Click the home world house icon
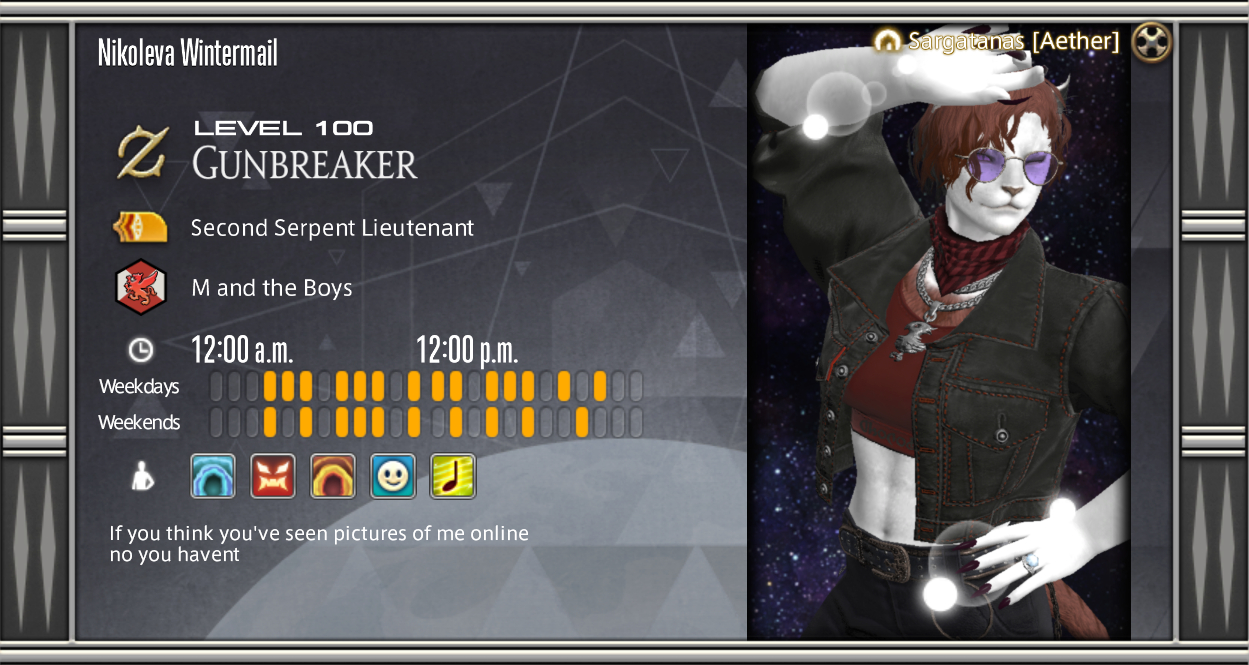Screen dimensions: 1249x665 (x=887, y=41)
